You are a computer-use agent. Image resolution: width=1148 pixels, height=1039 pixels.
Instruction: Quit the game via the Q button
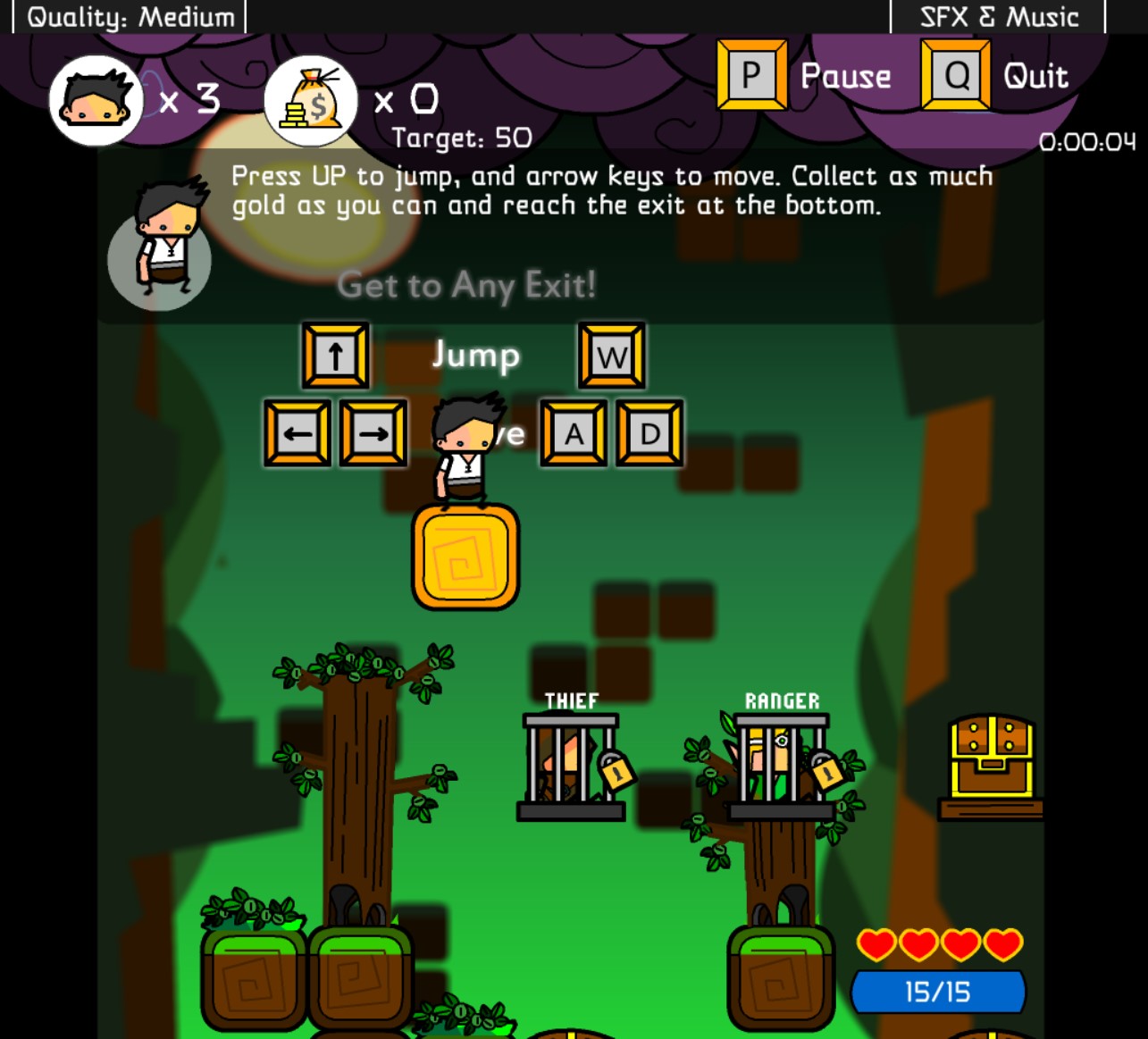click(x=954, y=75)
